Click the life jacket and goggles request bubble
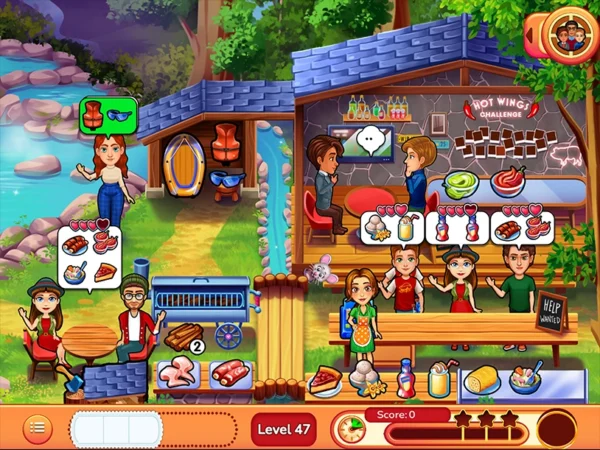This screenshot has height=450, width=600. coord(107,114)
